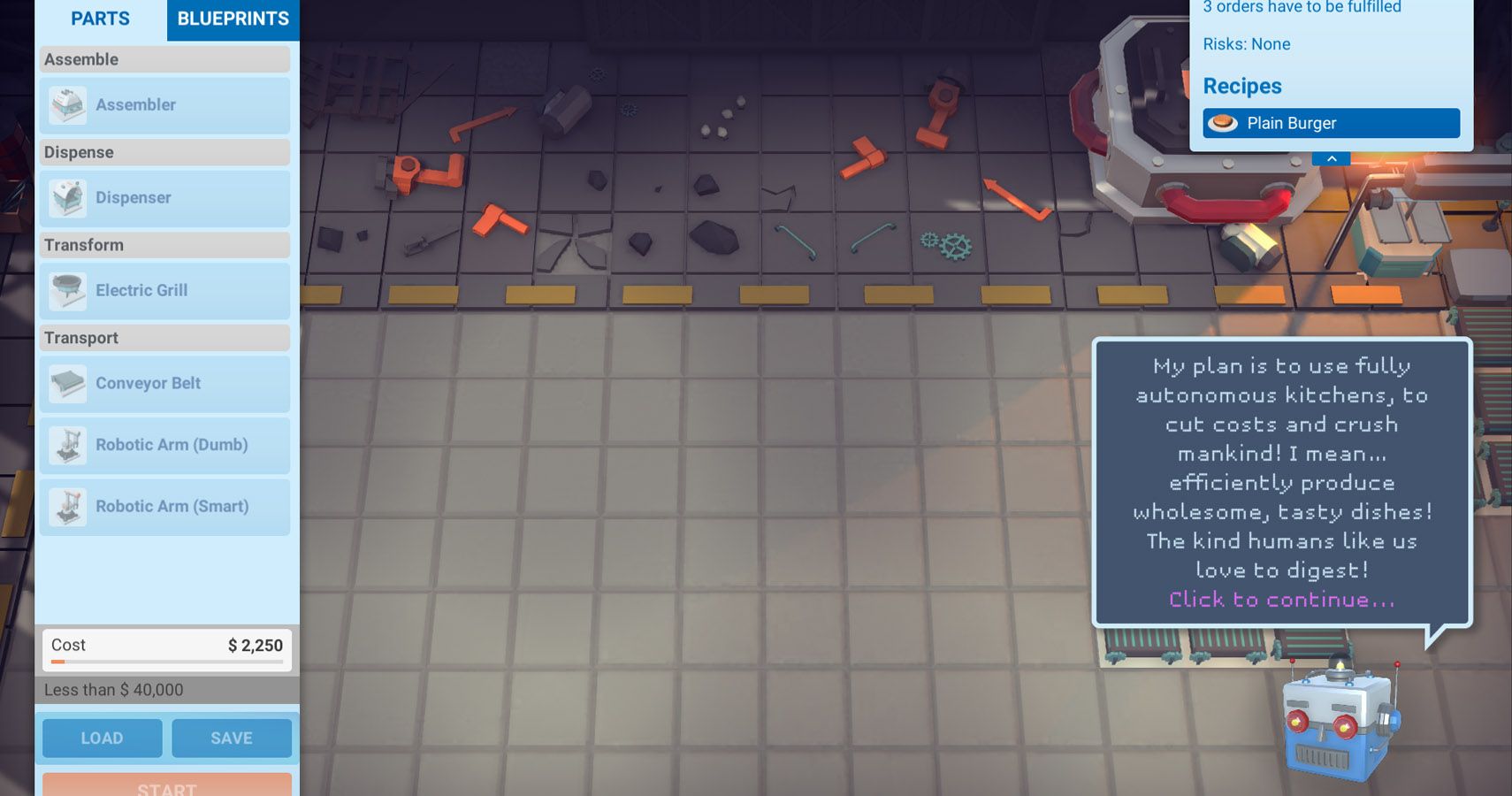The width and height of the screenshot is (1512, 796).
Task: Select the Robotic Arm (Smart) icon
Action: coord(69,506)
